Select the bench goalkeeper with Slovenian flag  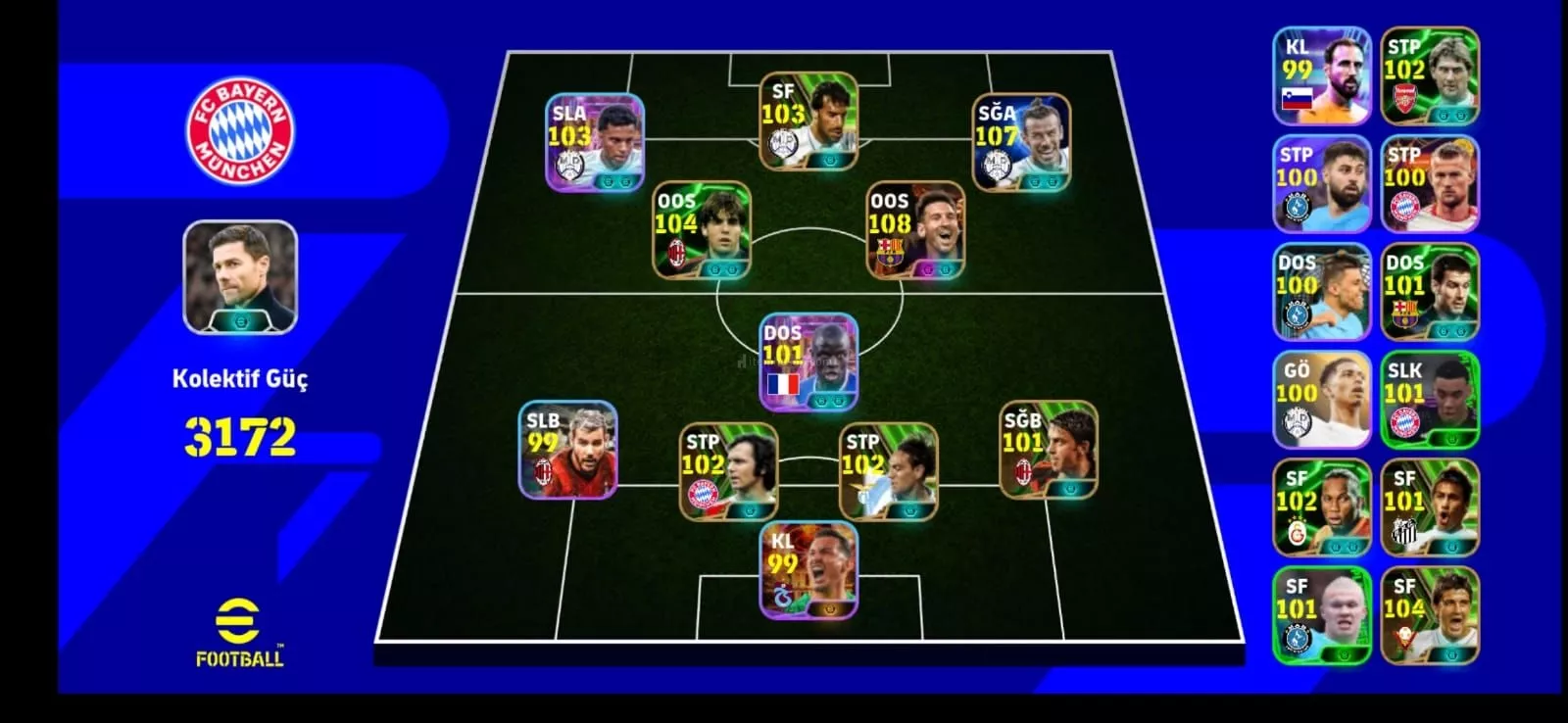(1321, 76)
